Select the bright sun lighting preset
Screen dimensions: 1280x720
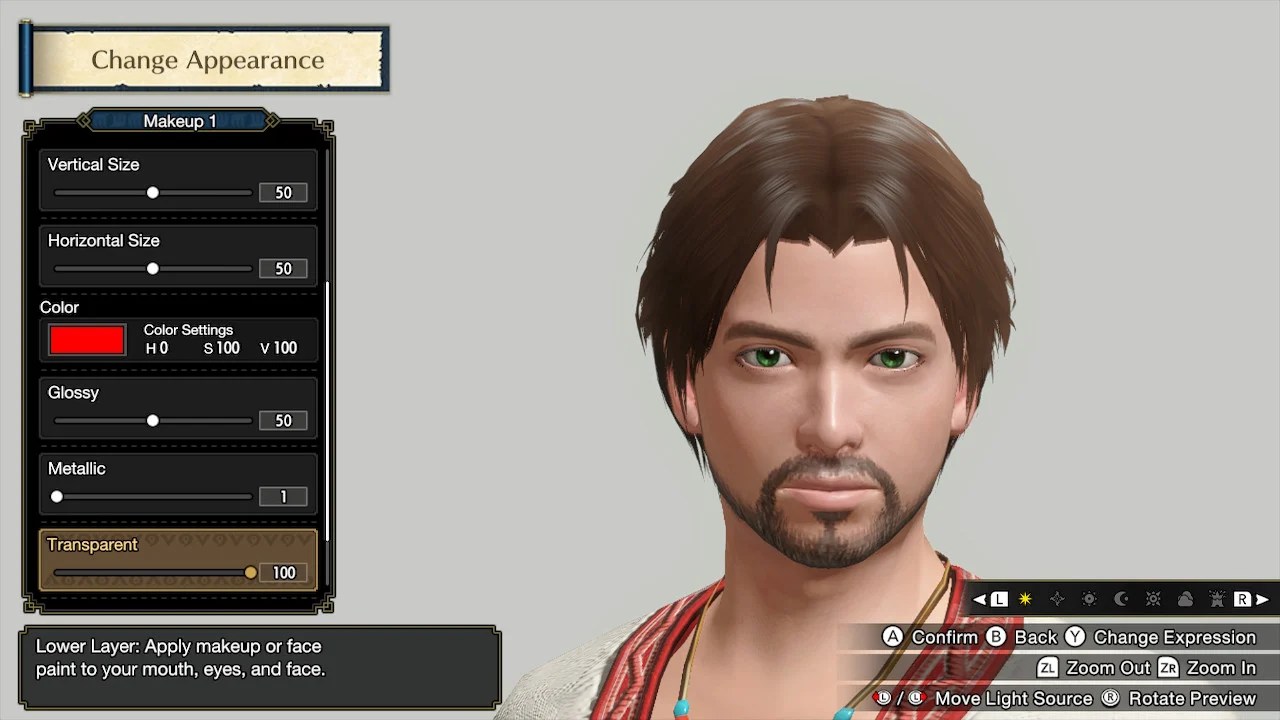[1154, 600]
